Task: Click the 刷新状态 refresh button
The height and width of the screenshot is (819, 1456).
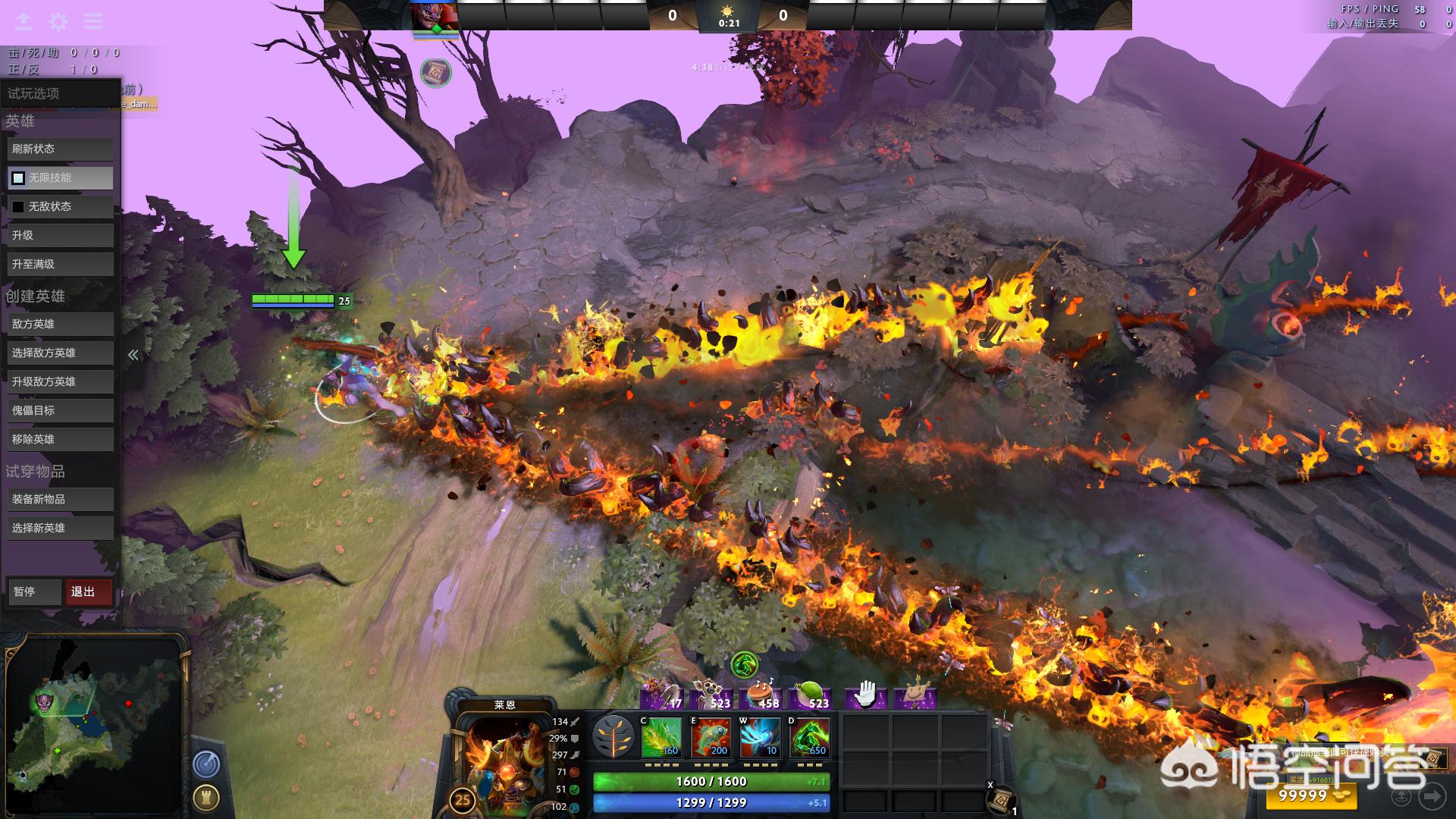Action: click(x=60, y=149)
